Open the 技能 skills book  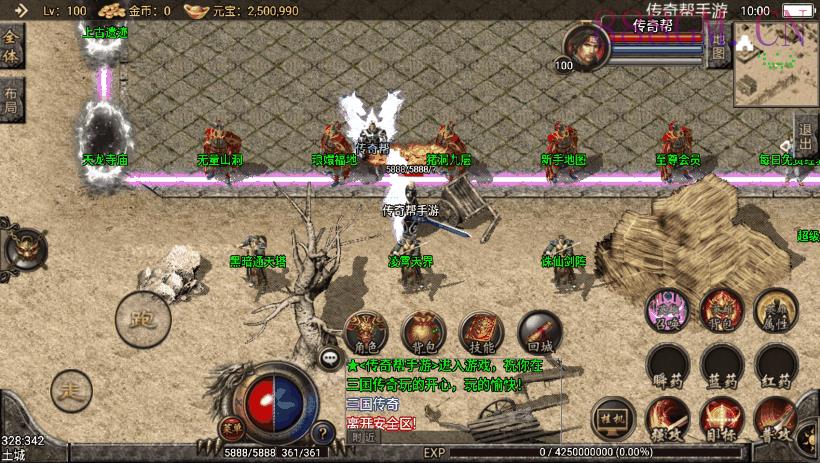(x=481, y=331)
